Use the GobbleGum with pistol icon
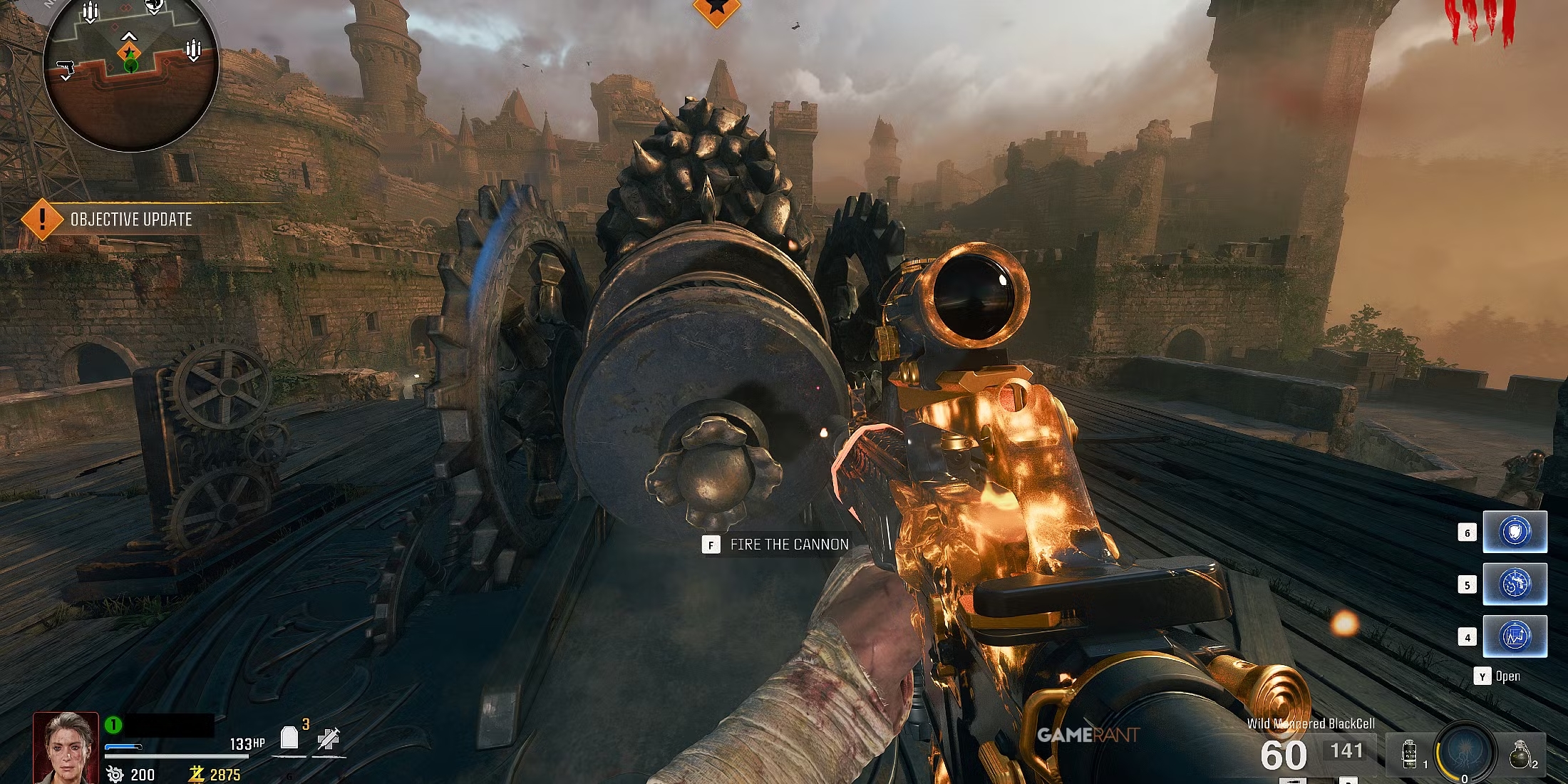 1515,584
